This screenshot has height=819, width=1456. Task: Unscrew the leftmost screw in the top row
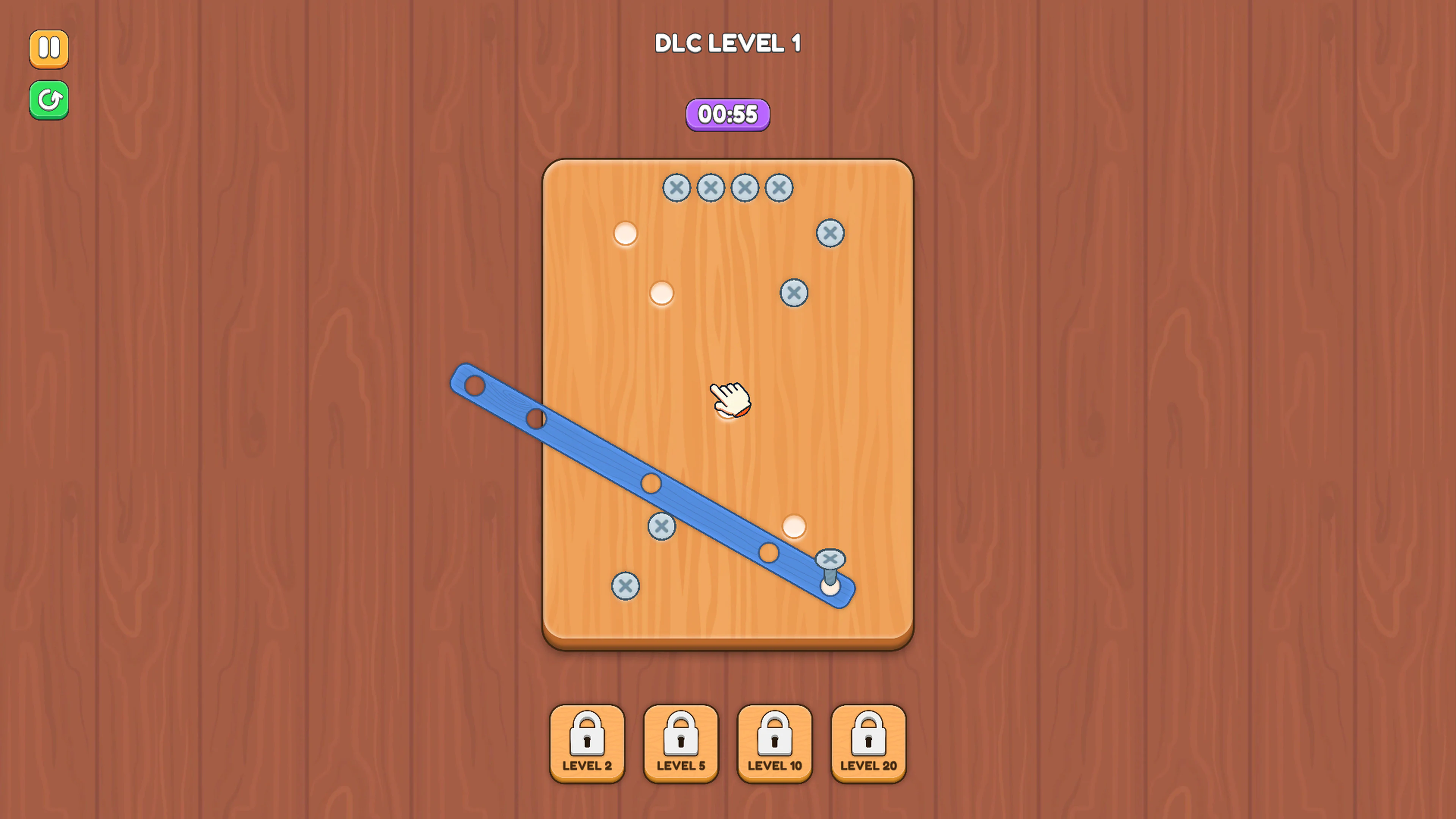[x=676, y=188]
